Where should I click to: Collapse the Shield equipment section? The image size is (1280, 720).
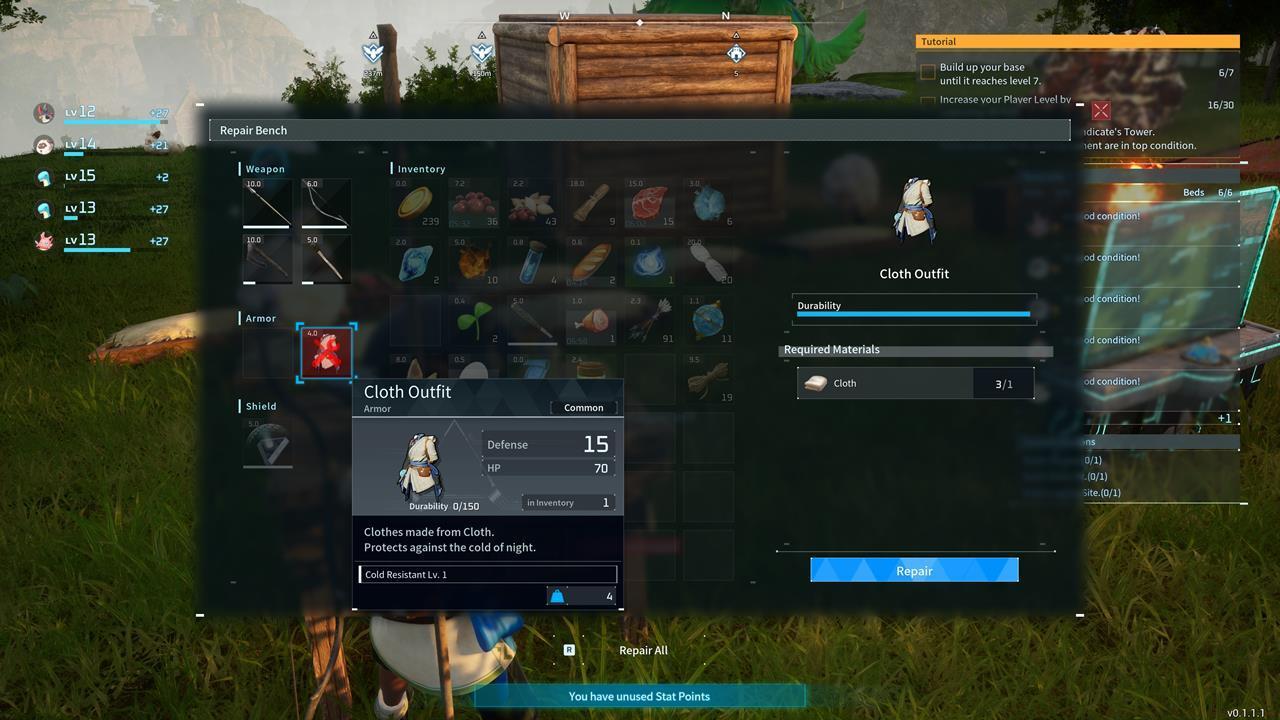(x=262, y=406)
